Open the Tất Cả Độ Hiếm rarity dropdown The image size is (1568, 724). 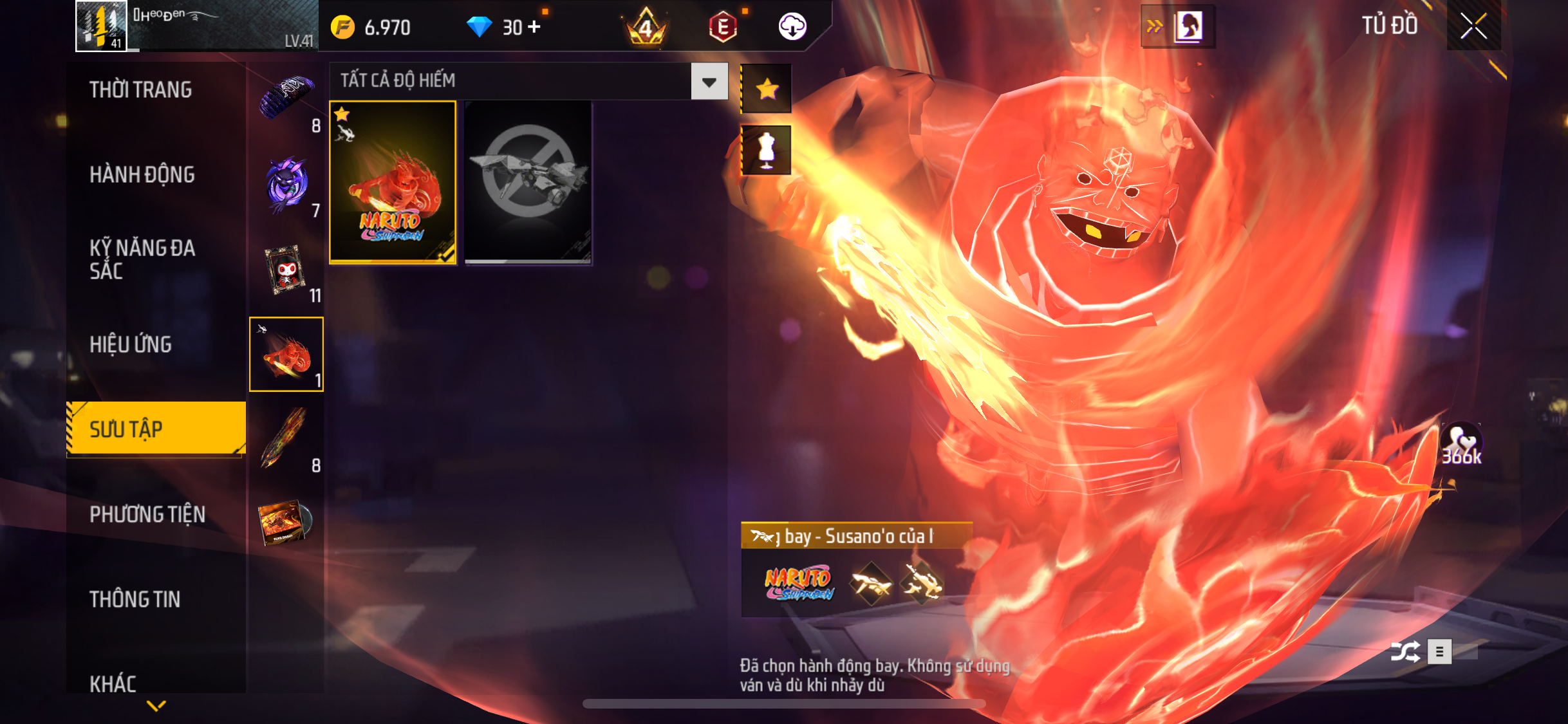[x=709, y=81]
